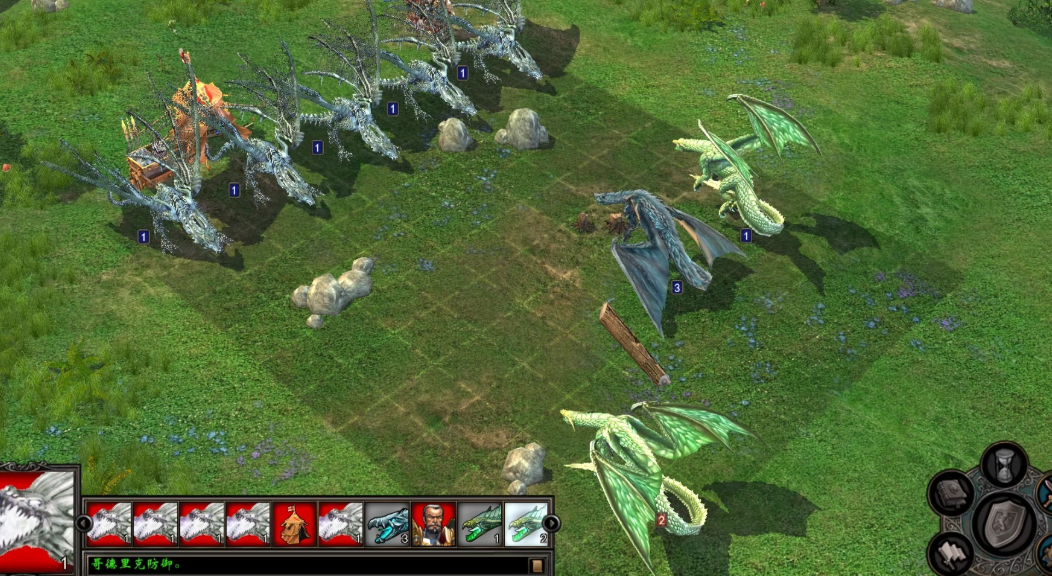Click the crossed swords button at screen edge
The width and height of the screenshot is (1052, 576).
tap(1045, 493)
